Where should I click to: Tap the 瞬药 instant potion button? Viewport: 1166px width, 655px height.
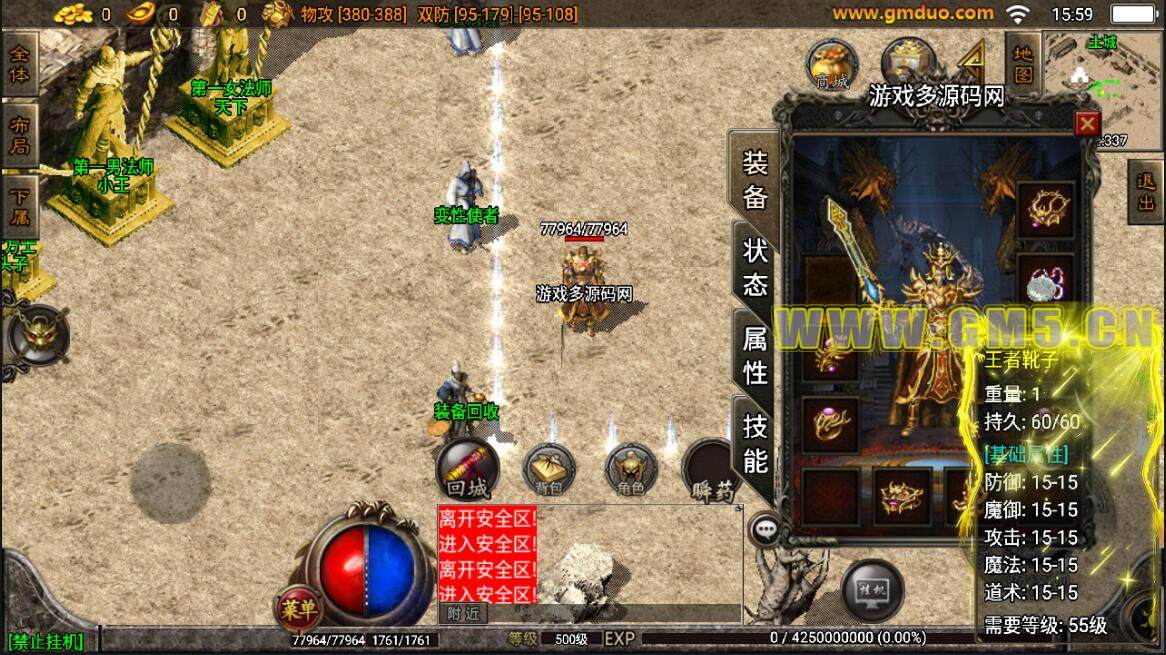click(712, 471)
